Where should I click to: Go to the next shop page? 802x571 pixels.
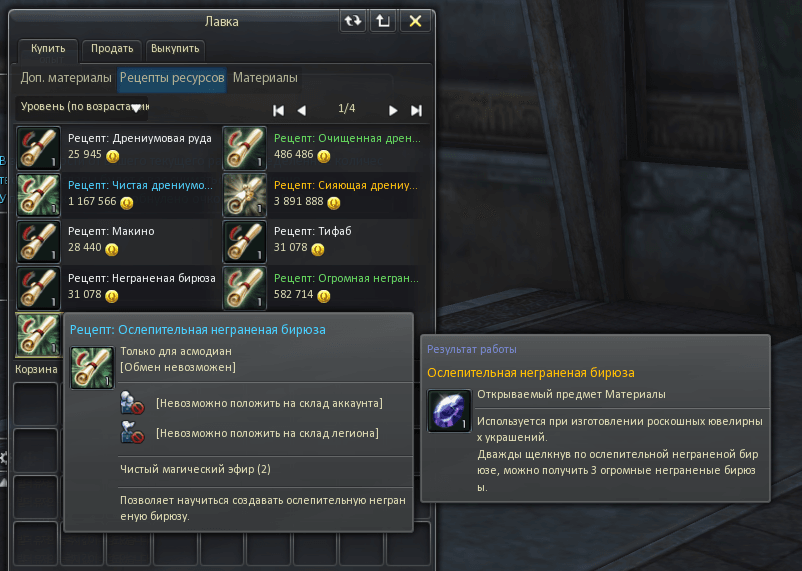[393, 110]
